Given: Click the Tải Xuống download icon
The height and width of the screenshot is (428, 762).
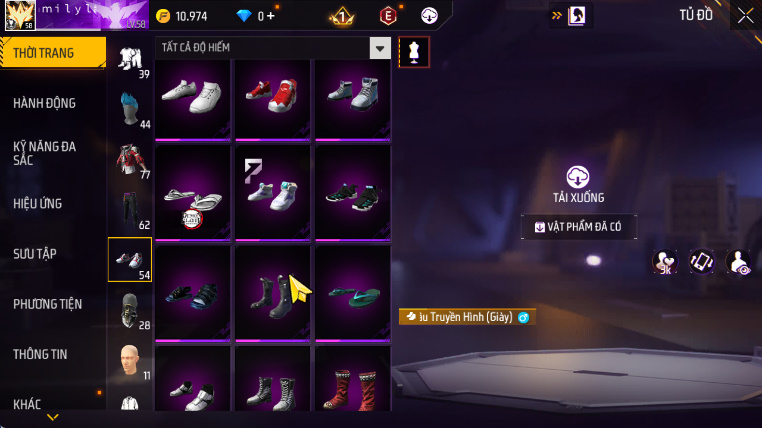Looking at the screenshot, I should pos(578,177).
